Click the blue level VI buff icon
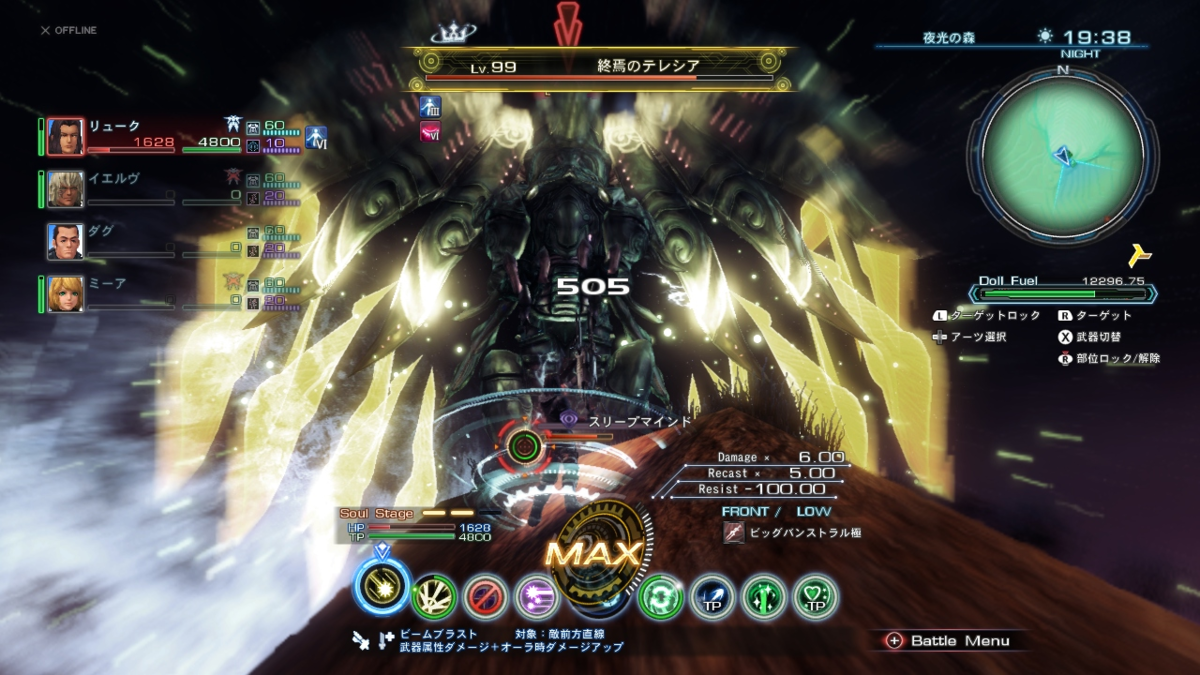This screenshot has width=1200, height=675. [316, 138]
